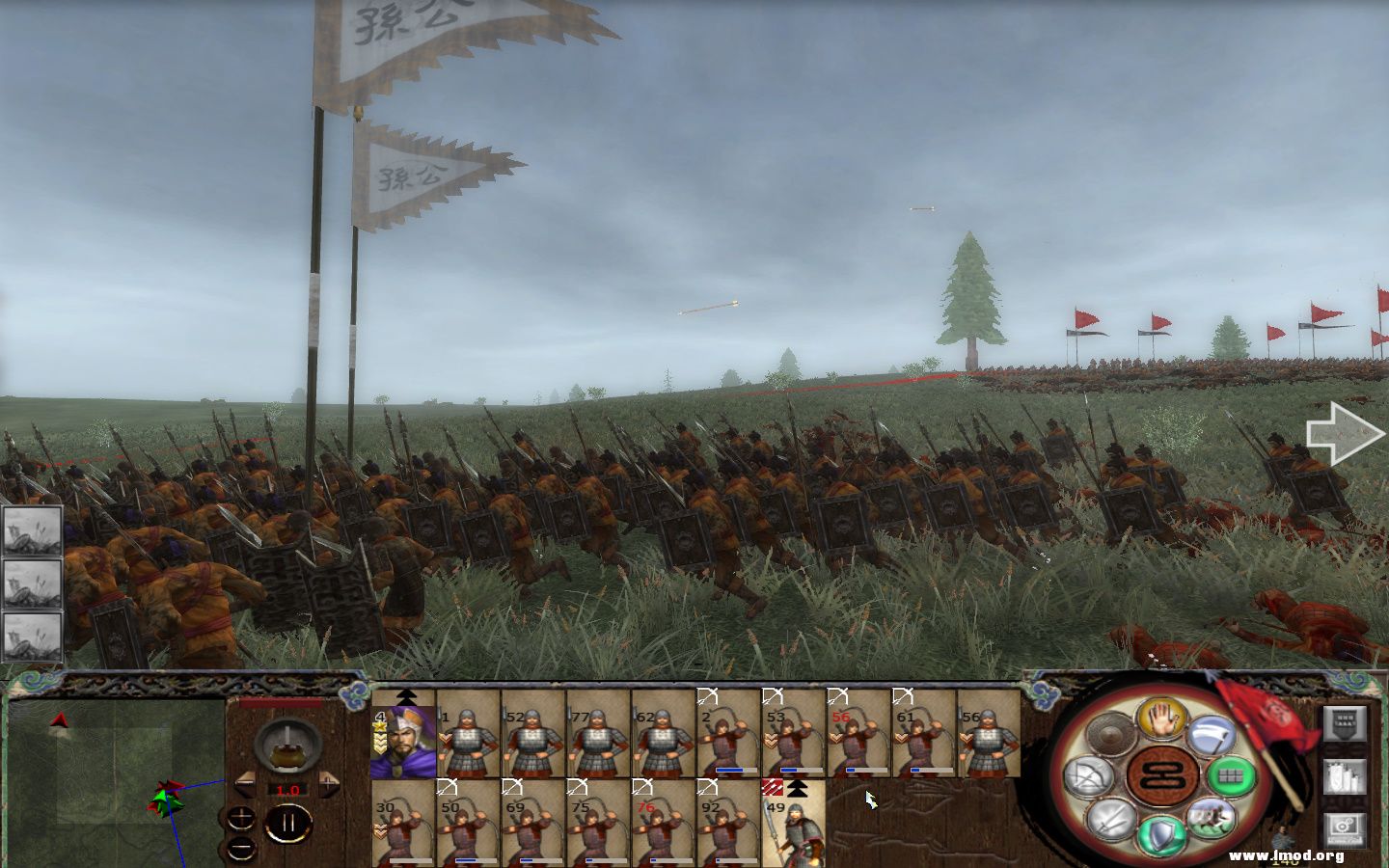Increase battle speed with plus arrow

[x=329, y=783]
